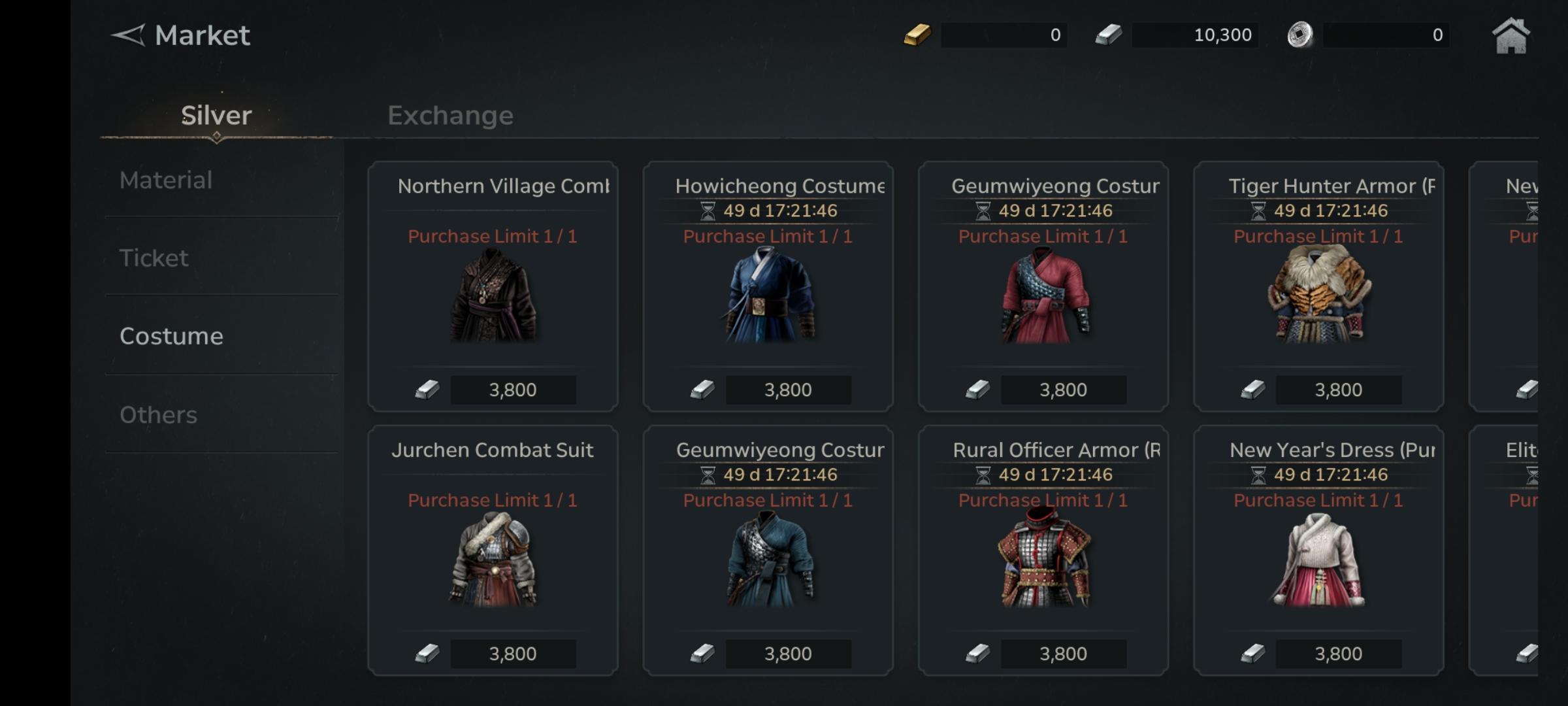Tap the silver ingot currency icon
The height and width of the screenshot is (706, 1568).
click(1109, 35)
